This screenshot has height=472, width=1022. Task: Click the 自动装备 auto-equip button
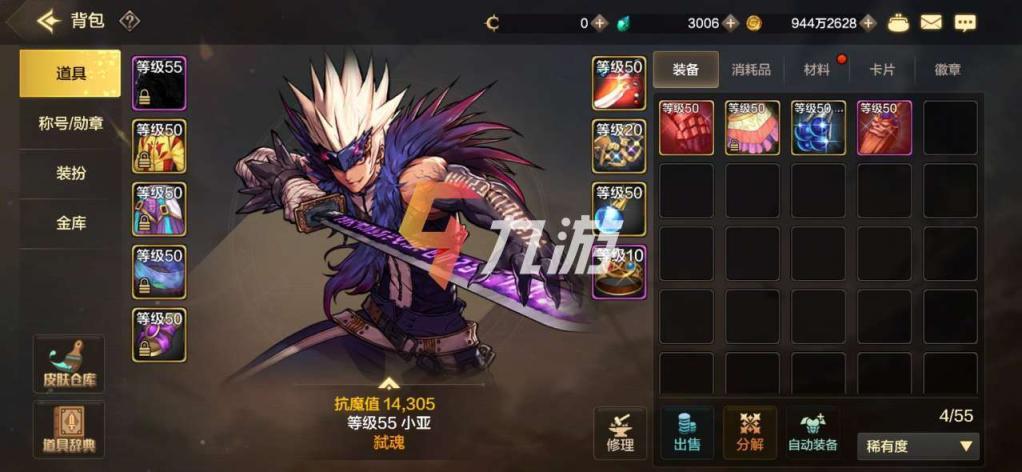[x=812, y=432]
